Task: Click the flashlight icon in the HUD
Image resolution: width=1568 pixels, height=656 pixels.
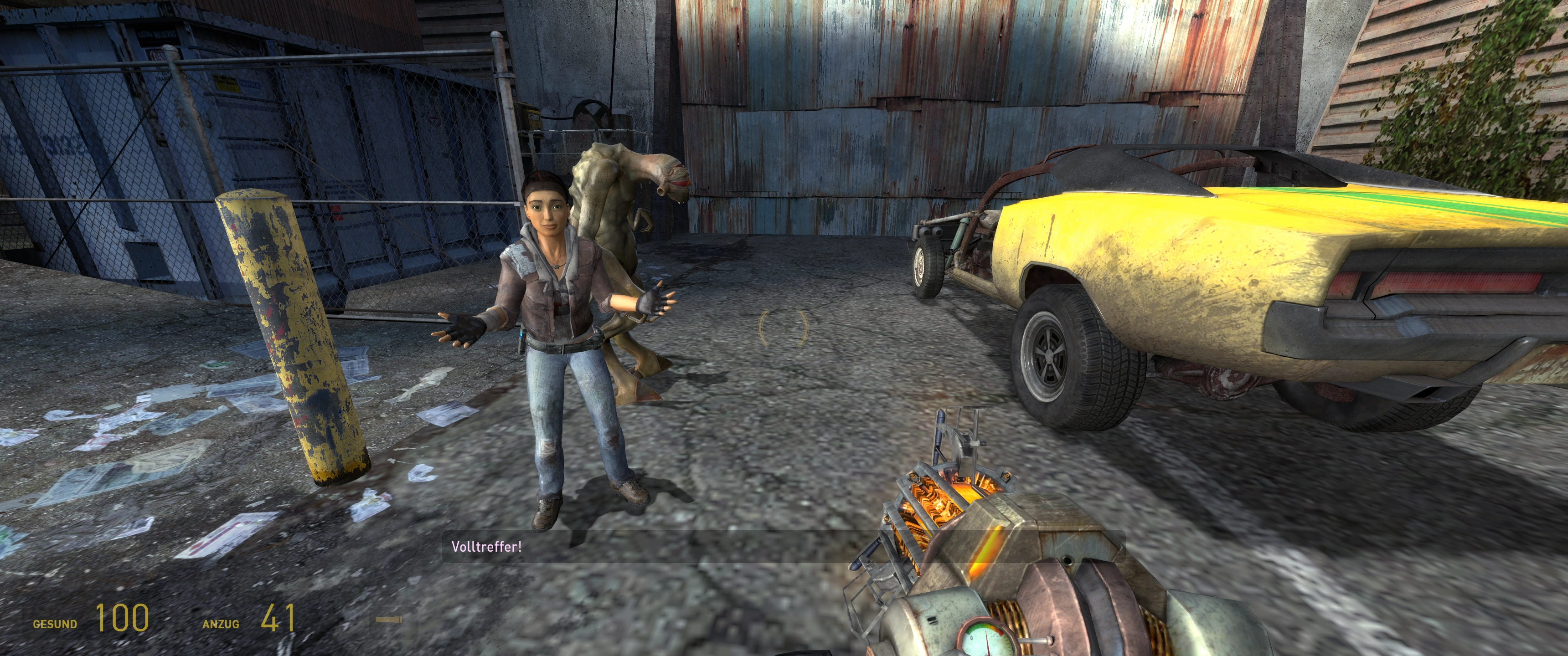Action: click(x=388, y=620)
